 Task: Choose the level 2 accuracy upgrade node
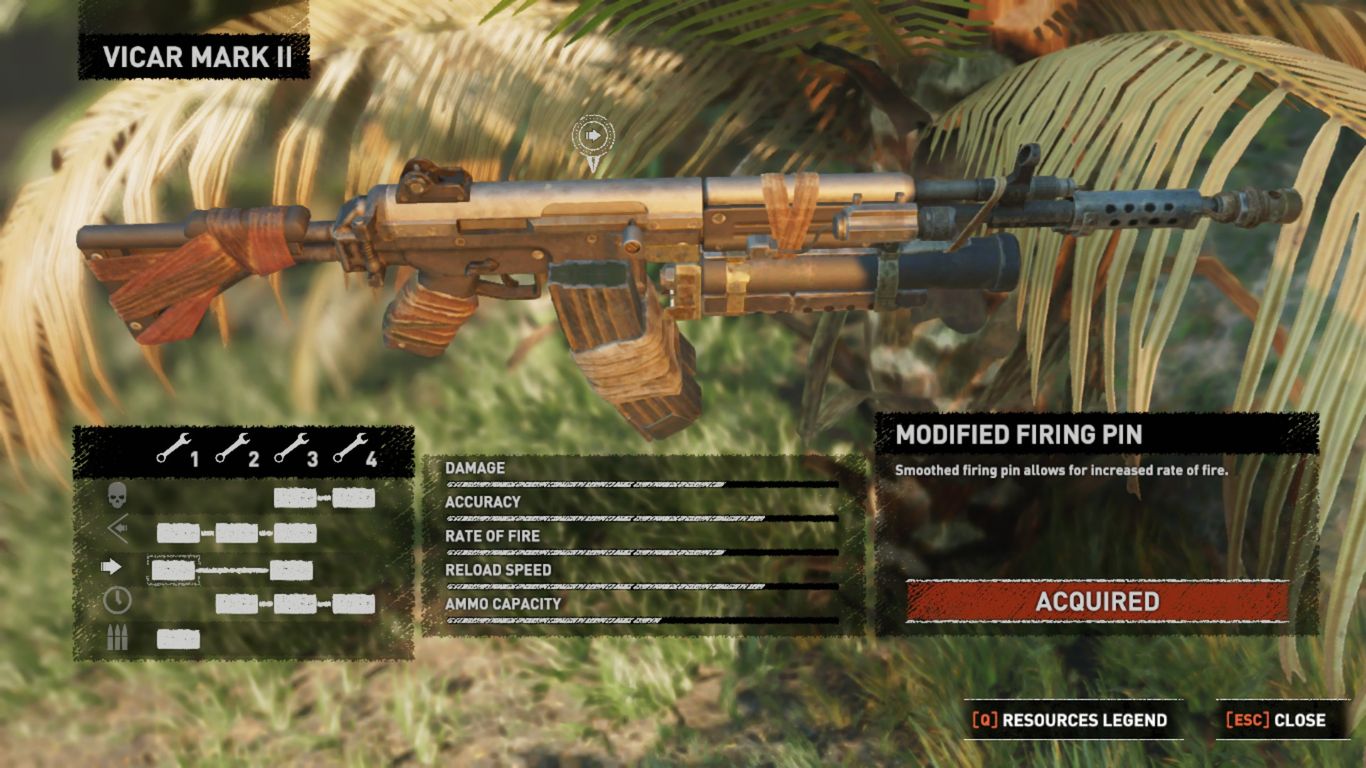pyautogui.click(x=237, y=533)
